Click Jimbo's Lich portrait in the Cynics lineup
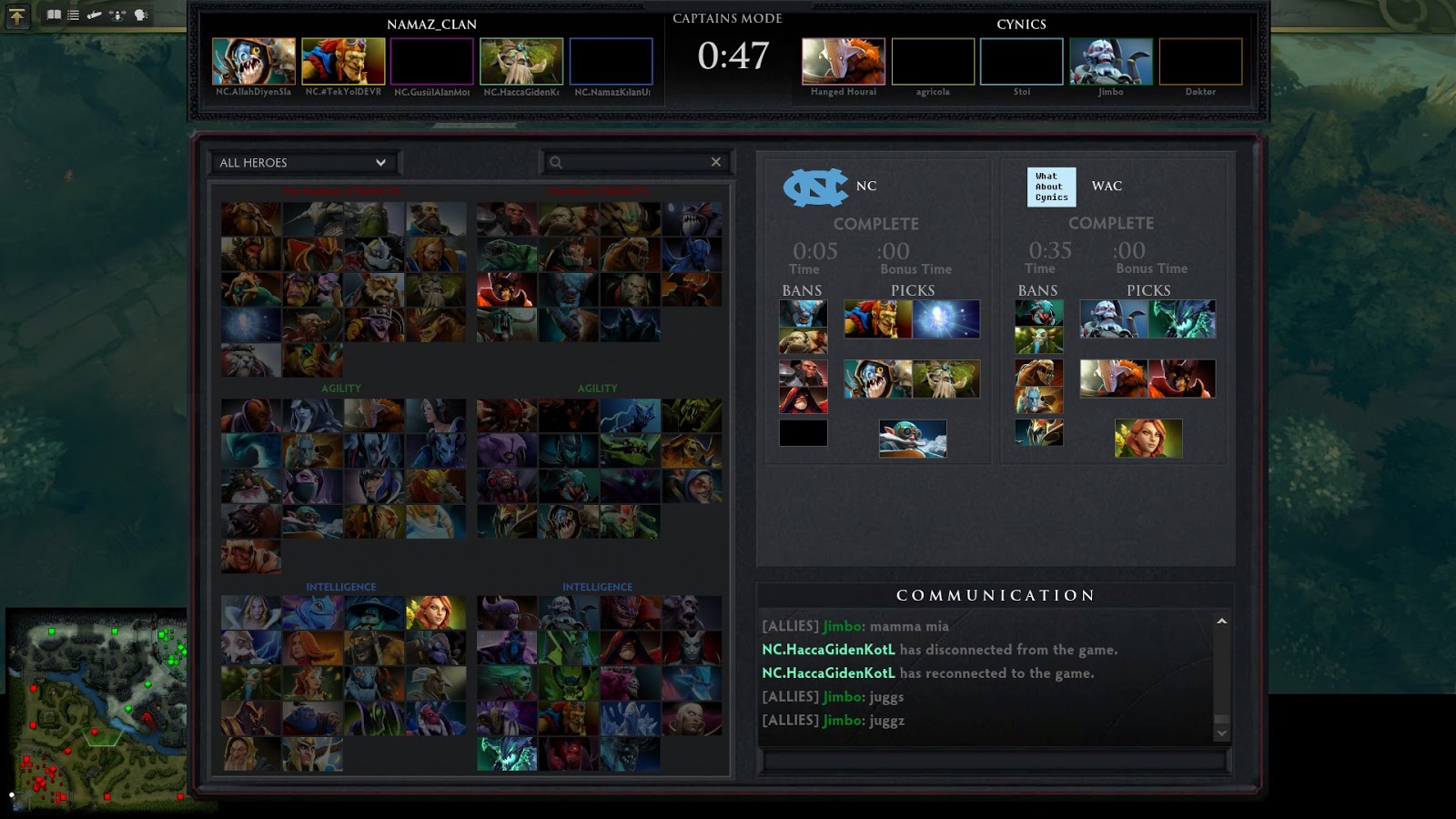Viewport: 1456px width, 819px height. tap(1111, 61)
